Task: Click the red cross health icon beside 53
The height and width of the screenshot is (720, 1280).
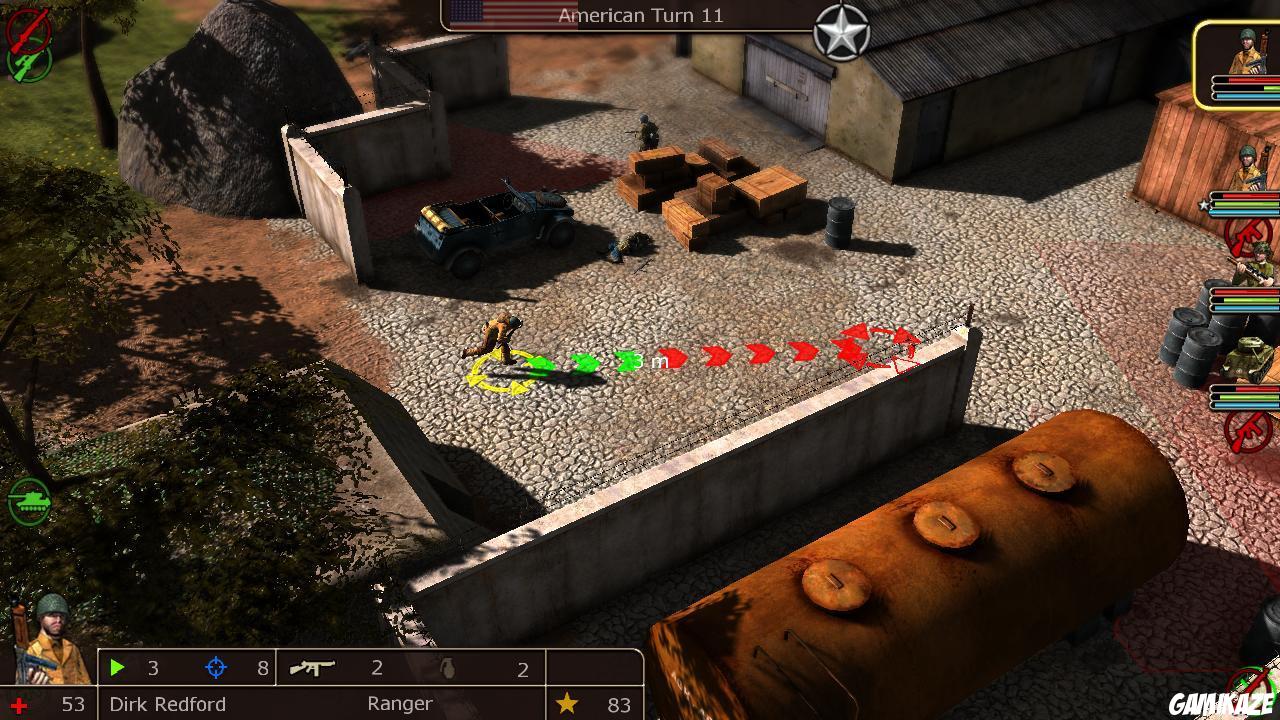Action: pos(19,704)
